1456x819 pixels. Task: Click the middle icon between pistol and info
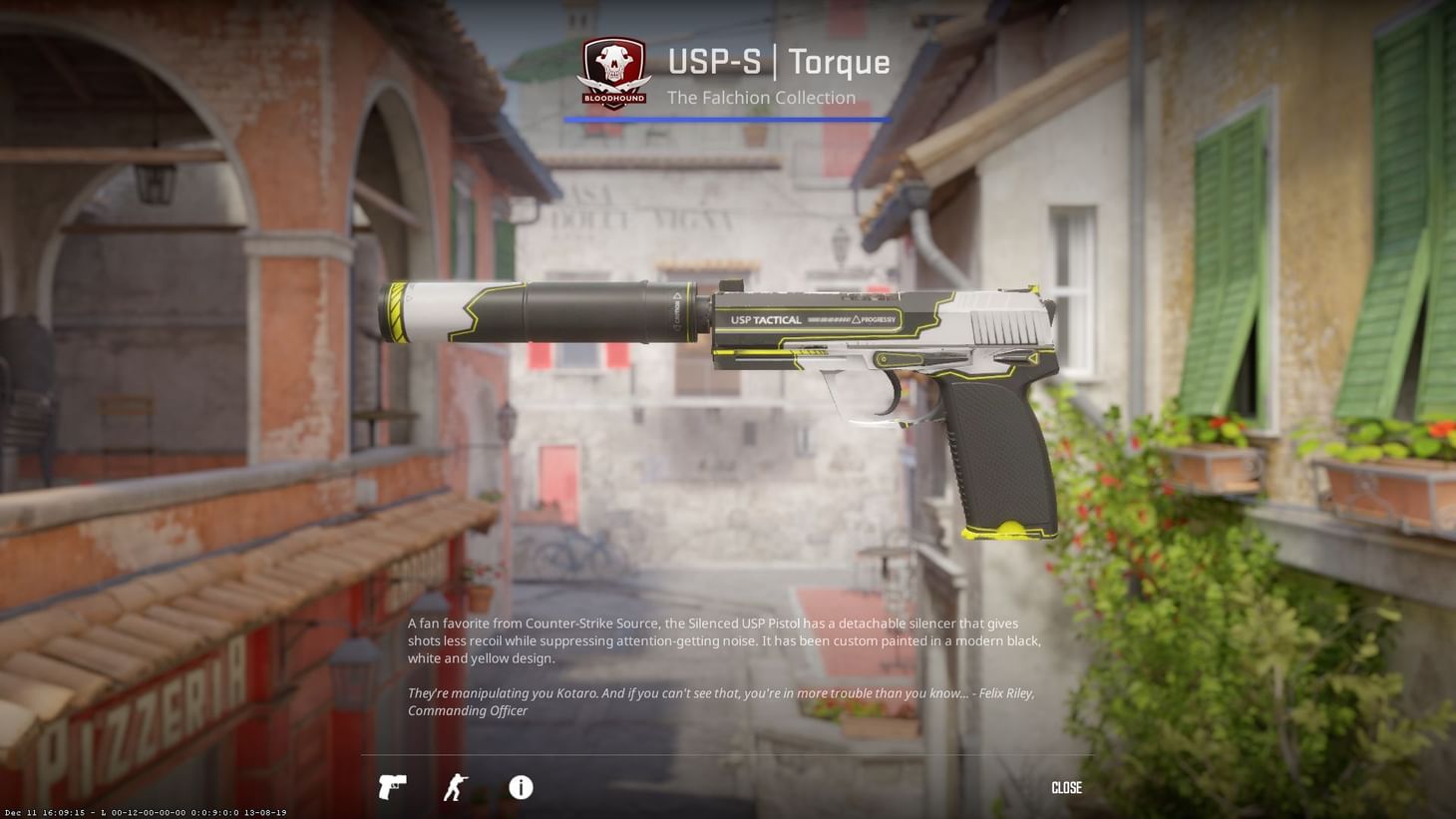456,788
